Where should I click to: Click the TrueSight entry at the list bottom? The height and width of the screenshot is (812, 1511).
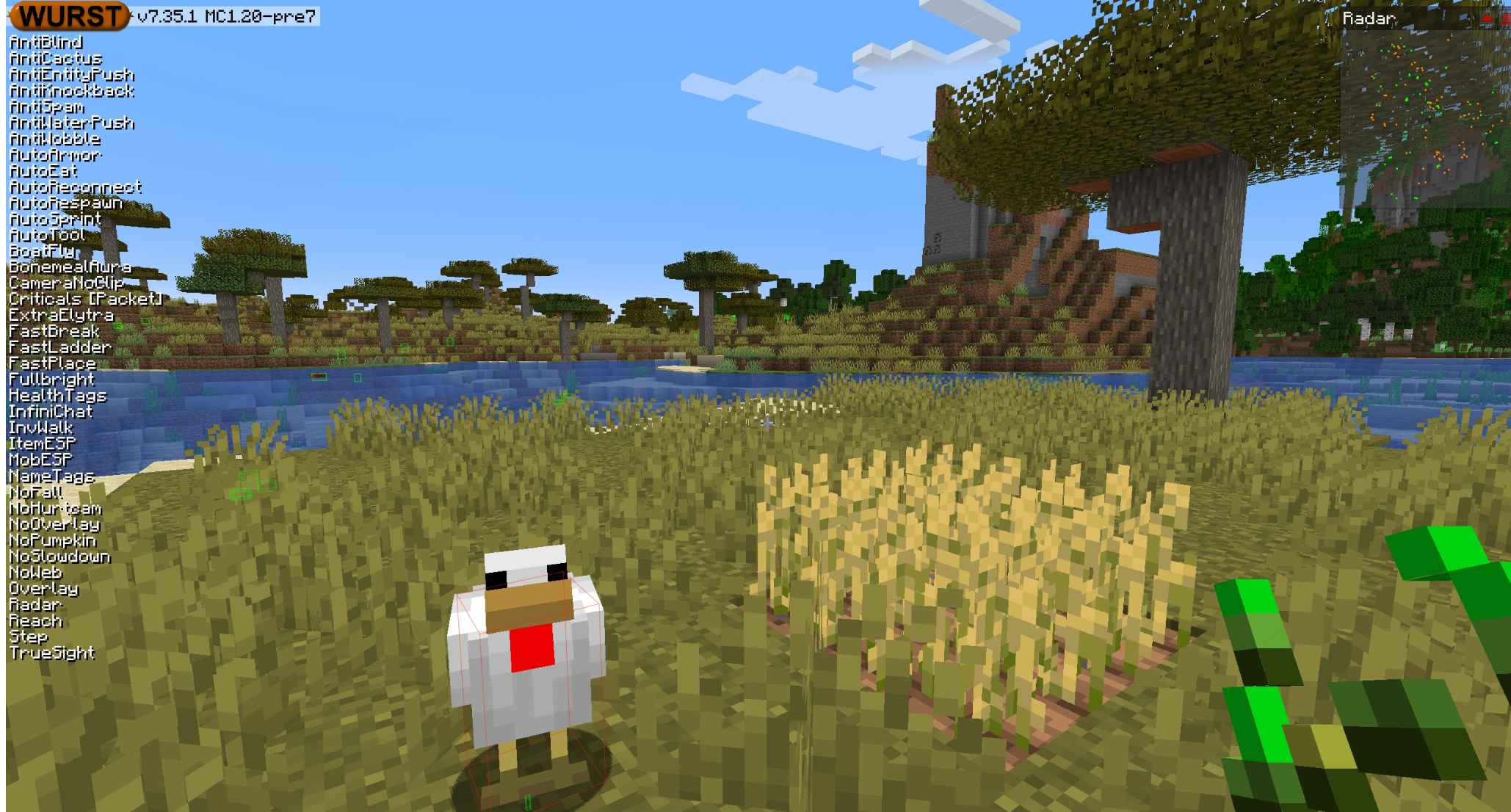53,653
